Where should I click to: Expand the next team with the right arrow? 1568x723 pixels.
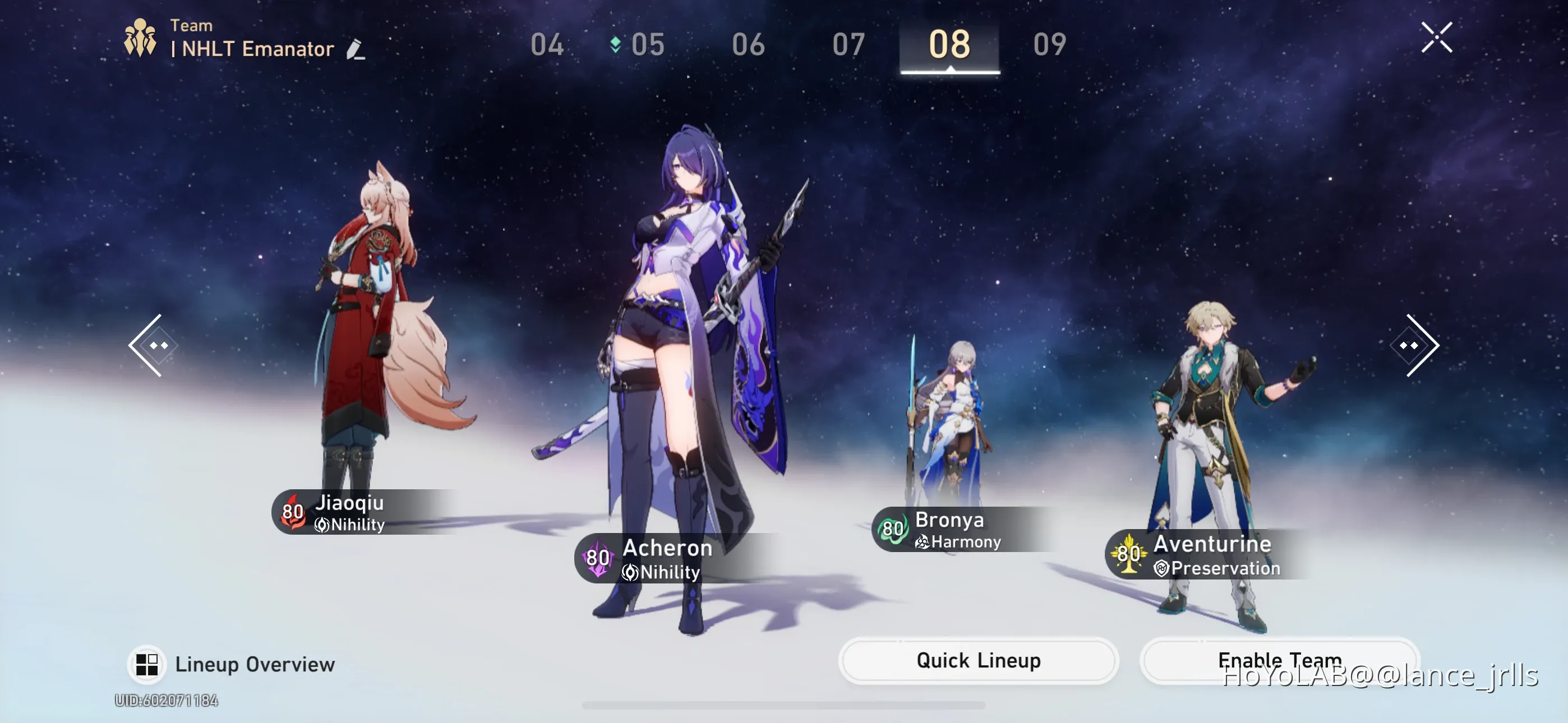[1414, 345]
